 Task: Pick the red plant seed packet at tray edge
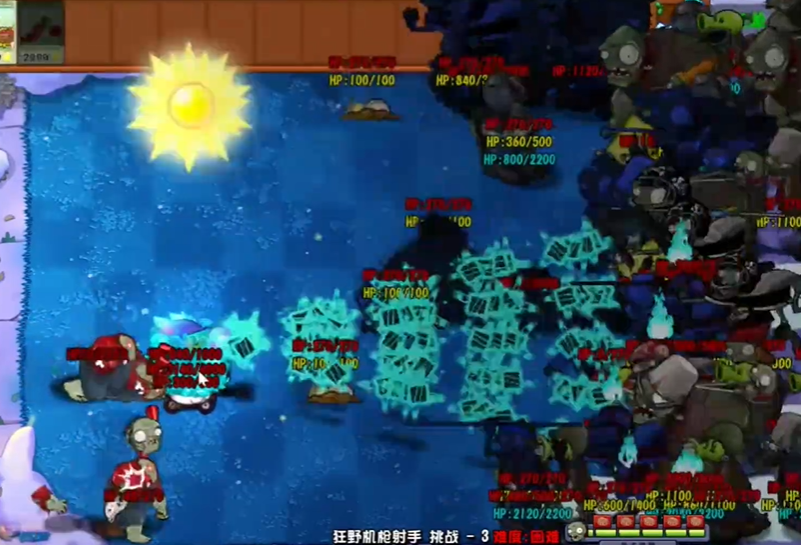click(x=7, y=35)
